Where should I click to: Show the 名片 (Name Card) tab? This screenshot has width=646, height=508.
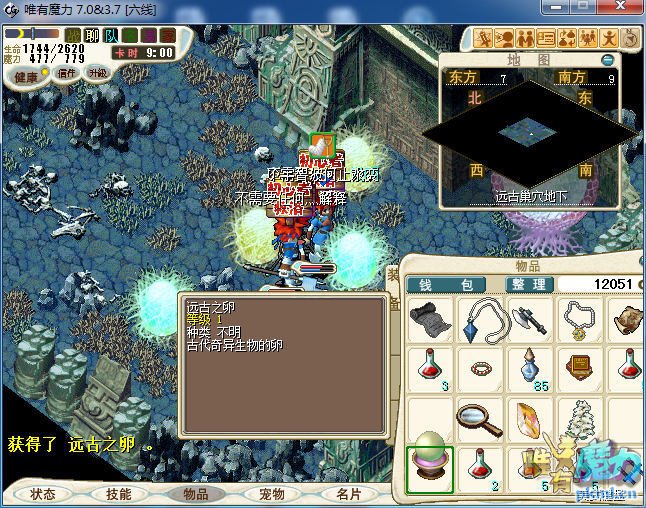pos(348,493)
